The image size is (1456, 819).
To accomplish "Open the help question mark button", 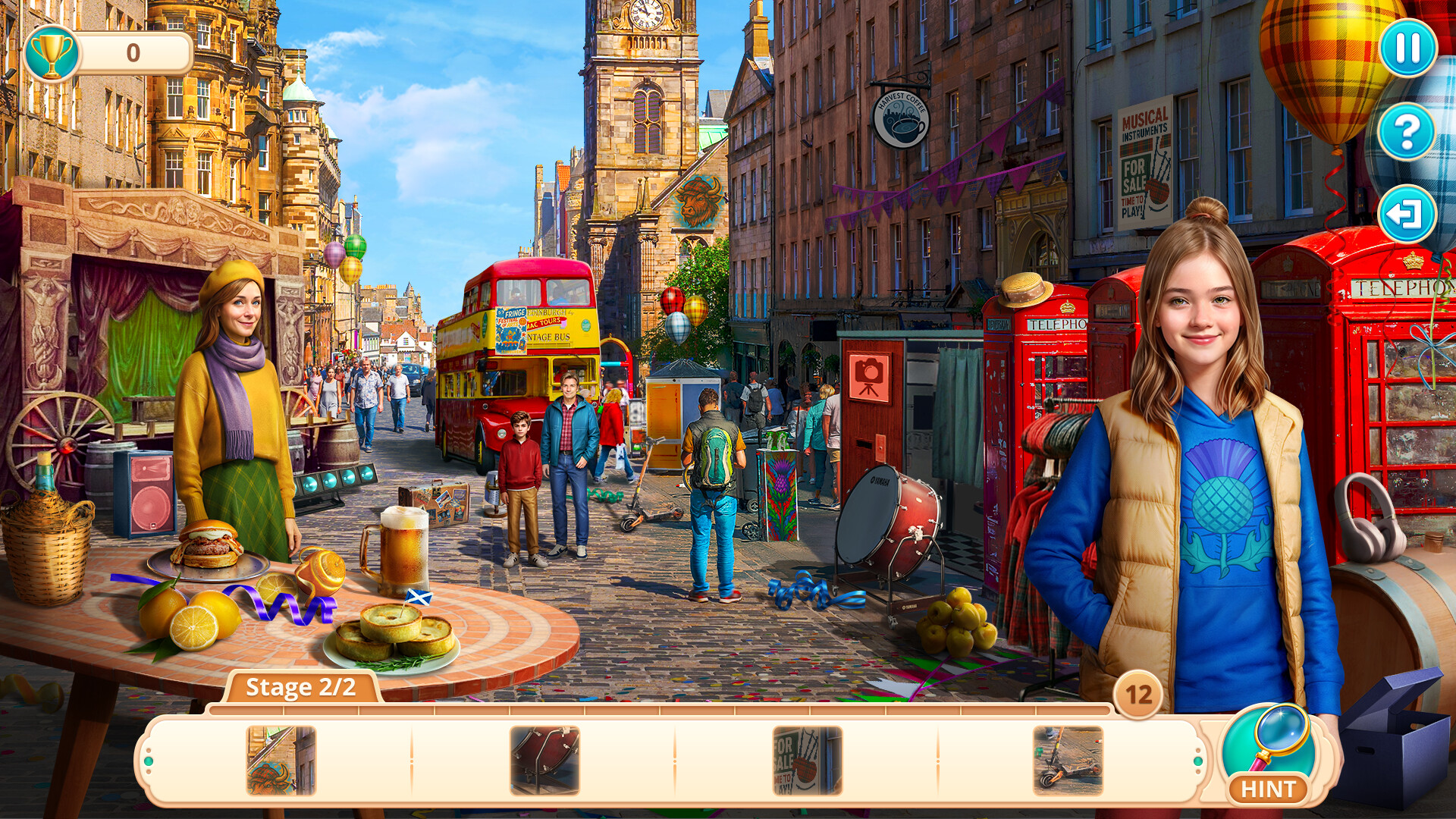I will (1408, 130).
